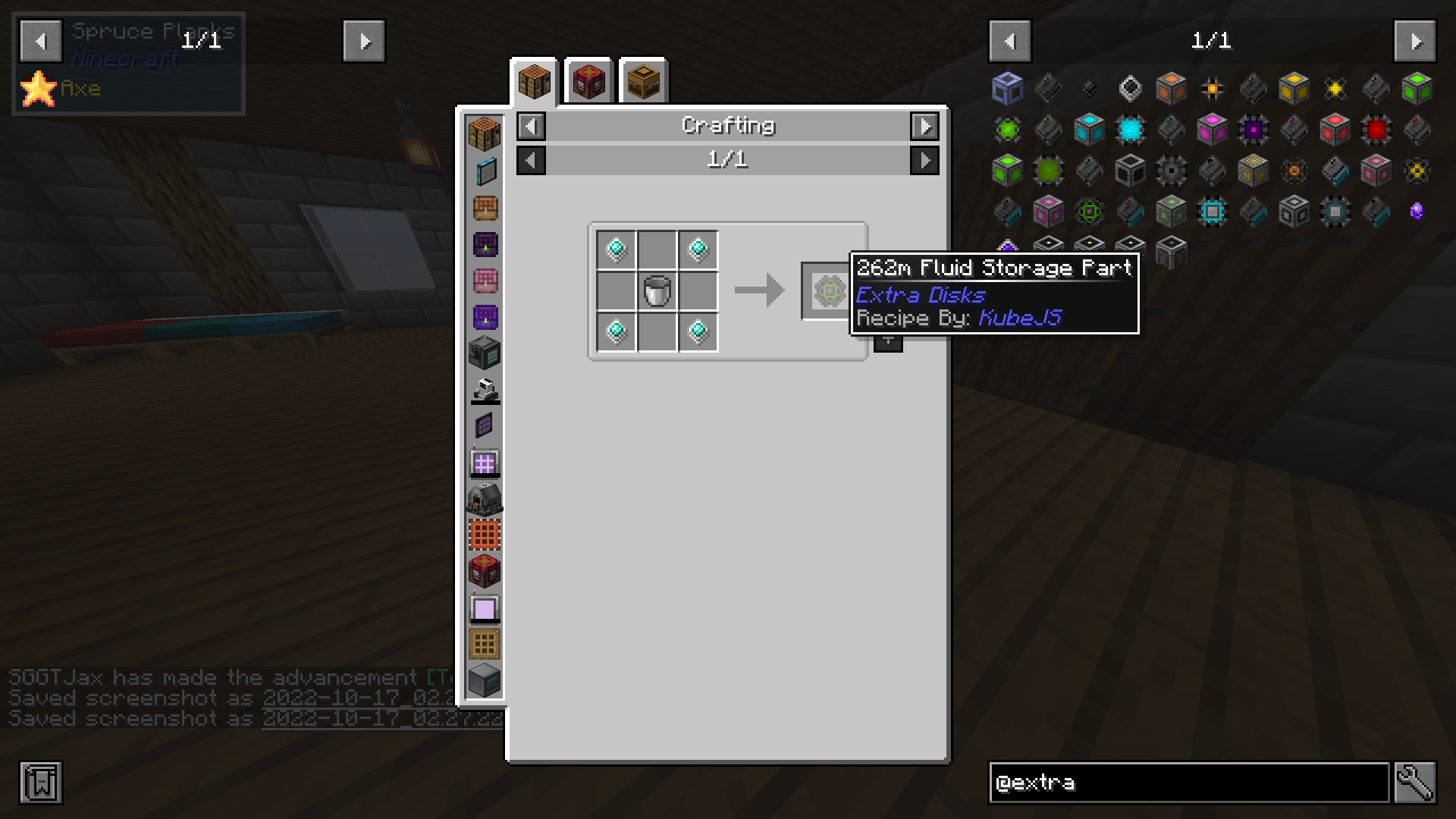Click the book icon in bottom-left corner
1456x819 pixels.
(42, 783)
